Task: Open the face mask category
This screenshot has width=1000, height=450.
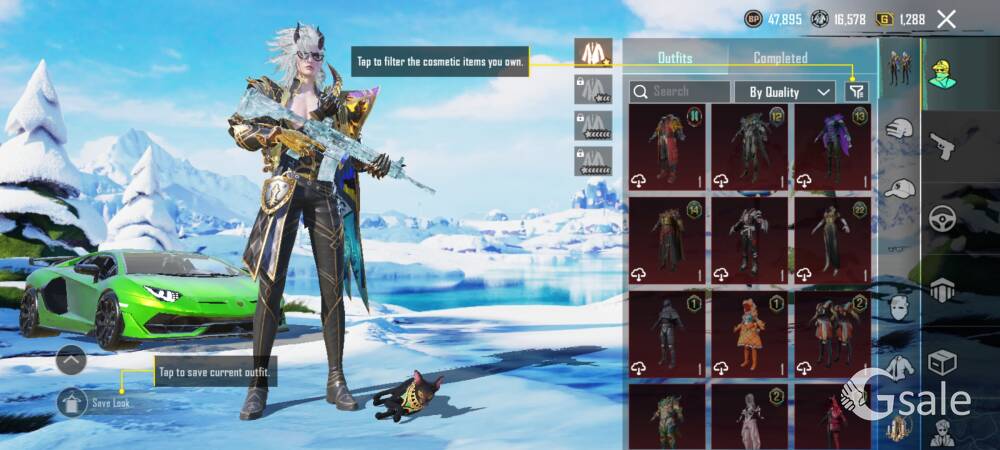Action: 900,306
